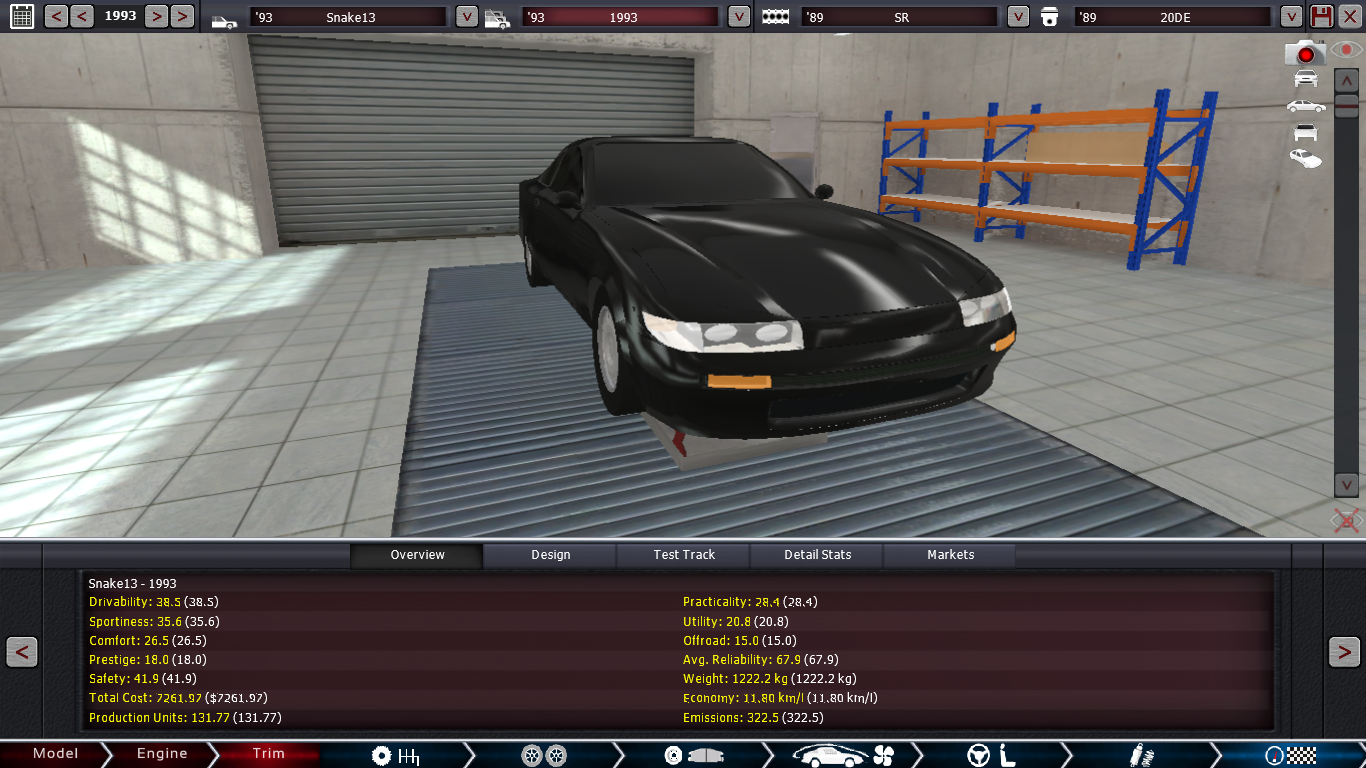Switch to the Design tab
Screen dimensions: 1366x768
tap(550, 555)
